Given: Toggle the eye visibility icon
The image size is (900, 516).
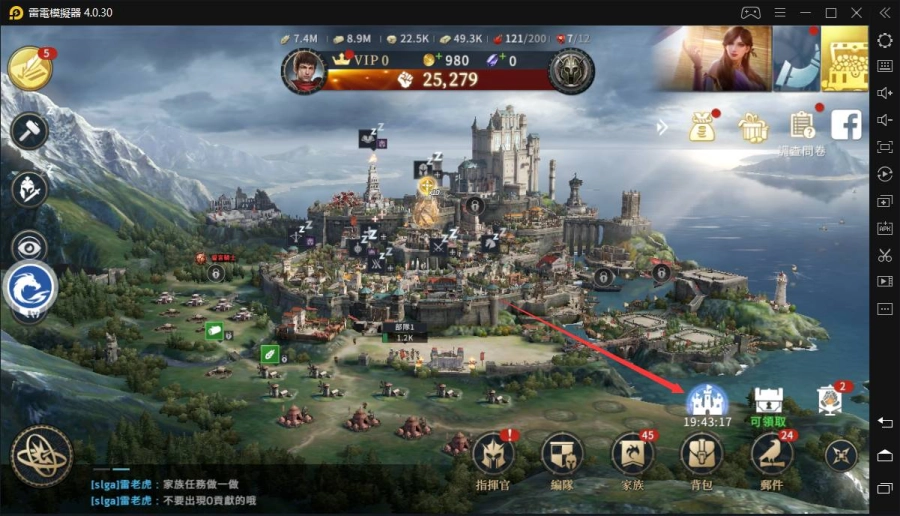Looking at the screenshot, I should tap(30, 246).
